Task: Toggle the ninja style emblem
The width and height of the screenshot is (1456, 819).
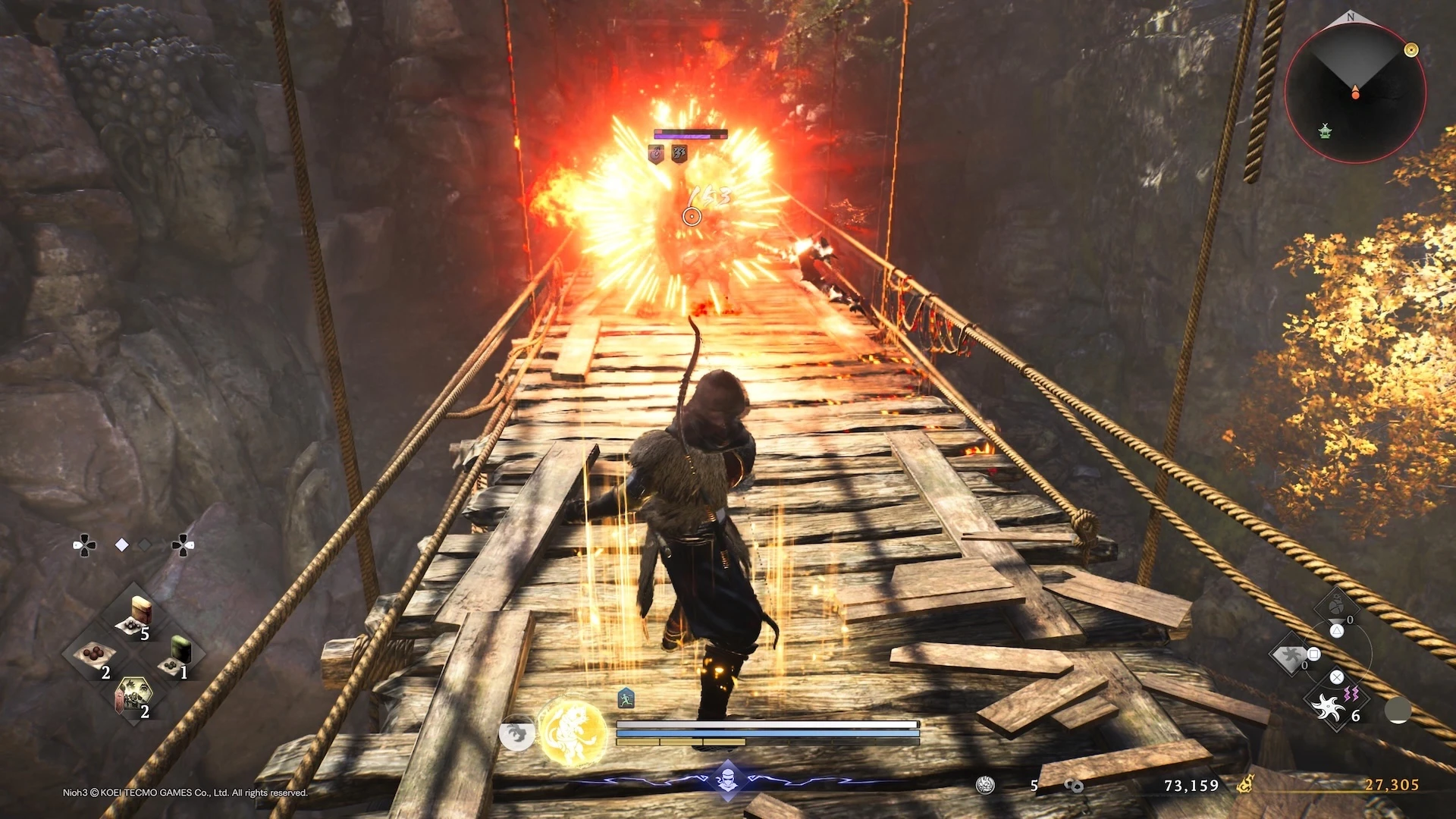Action: click(727, 780)
